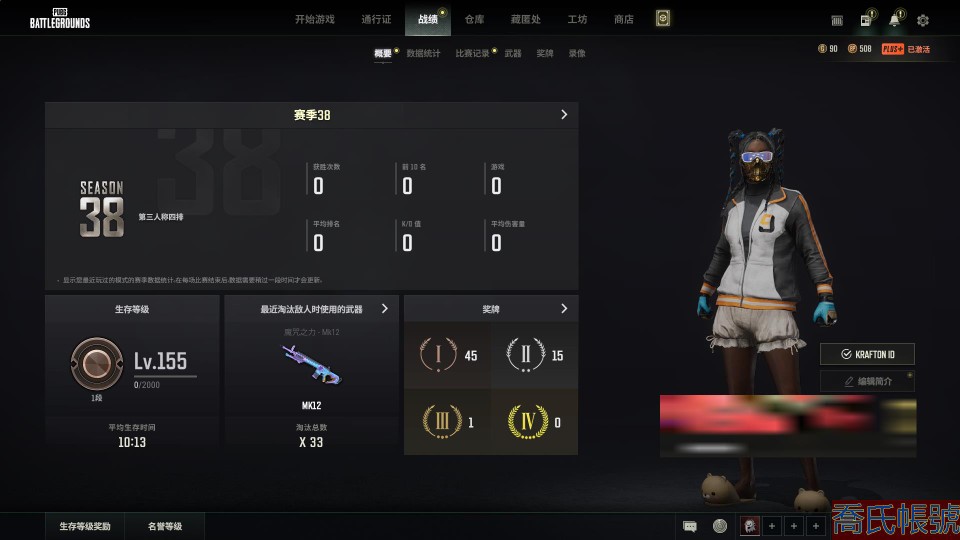Open the 比赛记录 match history sub-tab
The width and height of the screenshot is (960, 540).
472,53
